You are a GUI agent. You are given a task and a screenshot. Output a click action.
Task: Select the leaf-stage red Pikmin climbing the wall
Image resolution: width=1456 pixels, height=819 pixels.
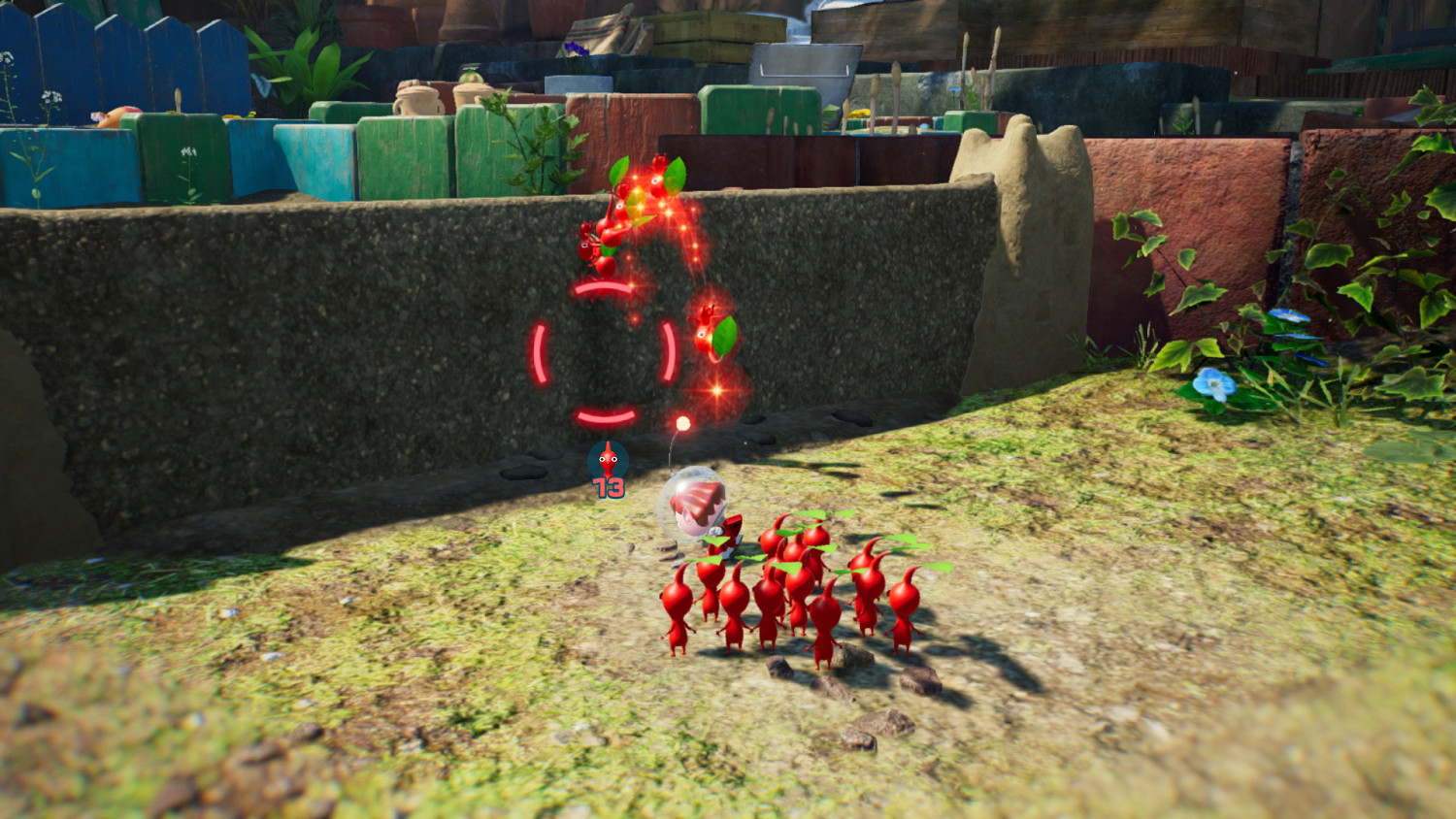pos(708,335)
